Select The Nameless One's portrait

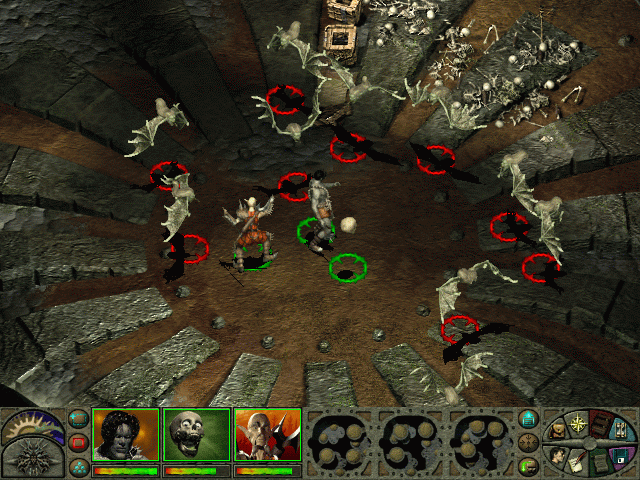126,435
